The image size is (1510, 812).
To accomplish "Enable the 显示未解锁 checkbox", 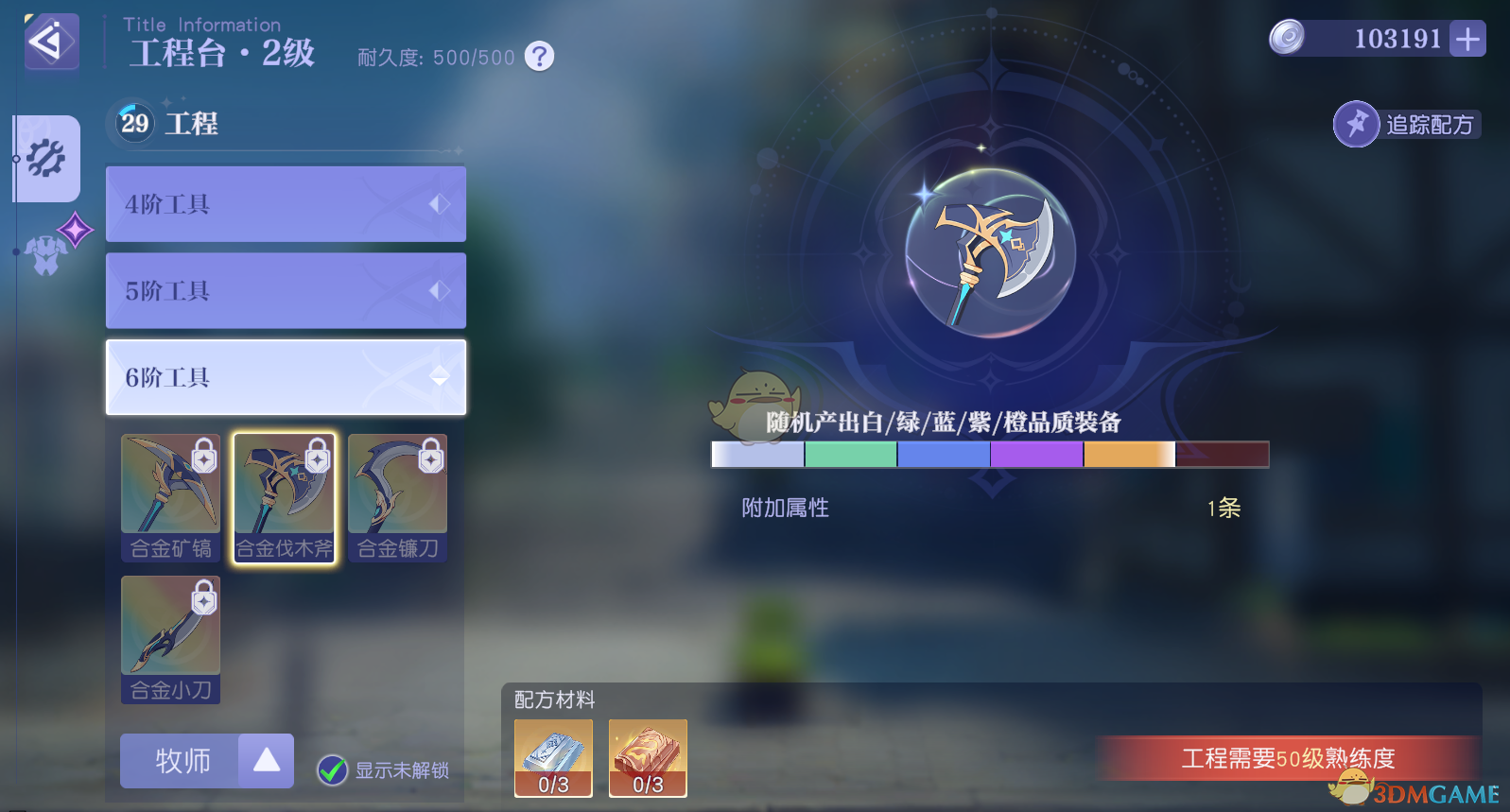I will (x=331, y=771).
